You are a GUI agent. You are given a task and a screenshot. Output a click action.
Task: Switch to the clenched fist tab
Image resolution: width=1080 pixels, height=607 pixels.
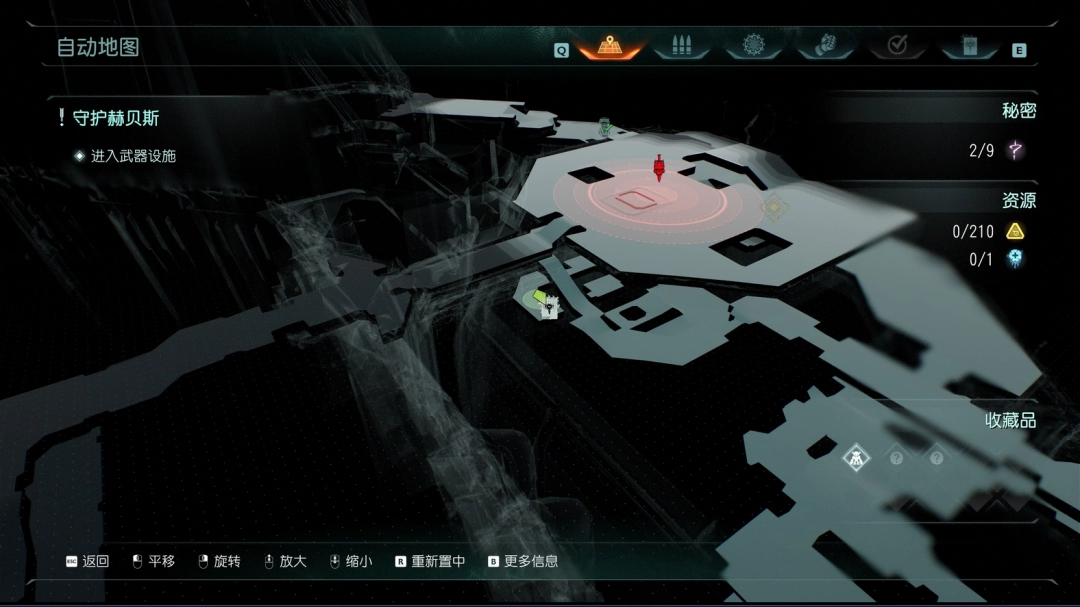[825, 45]
